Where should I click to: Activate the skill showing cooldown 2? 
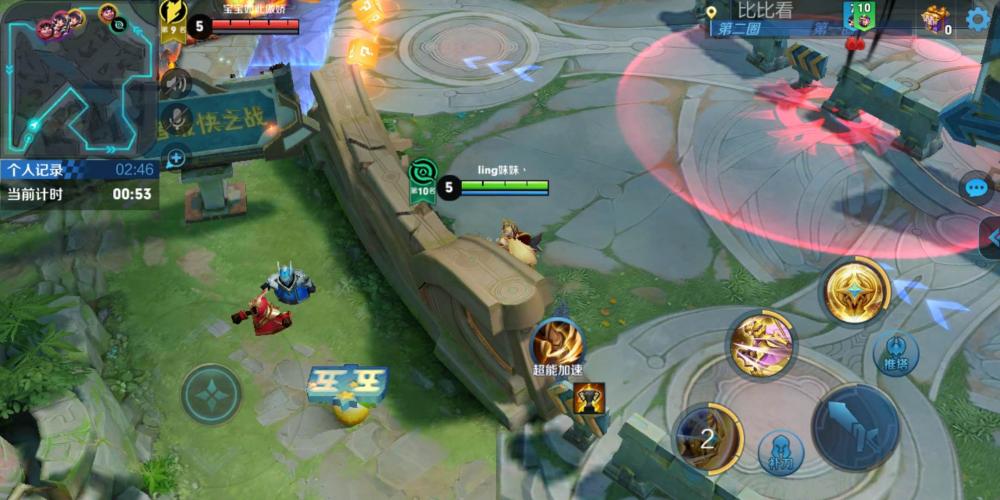[x=707, y=437]
